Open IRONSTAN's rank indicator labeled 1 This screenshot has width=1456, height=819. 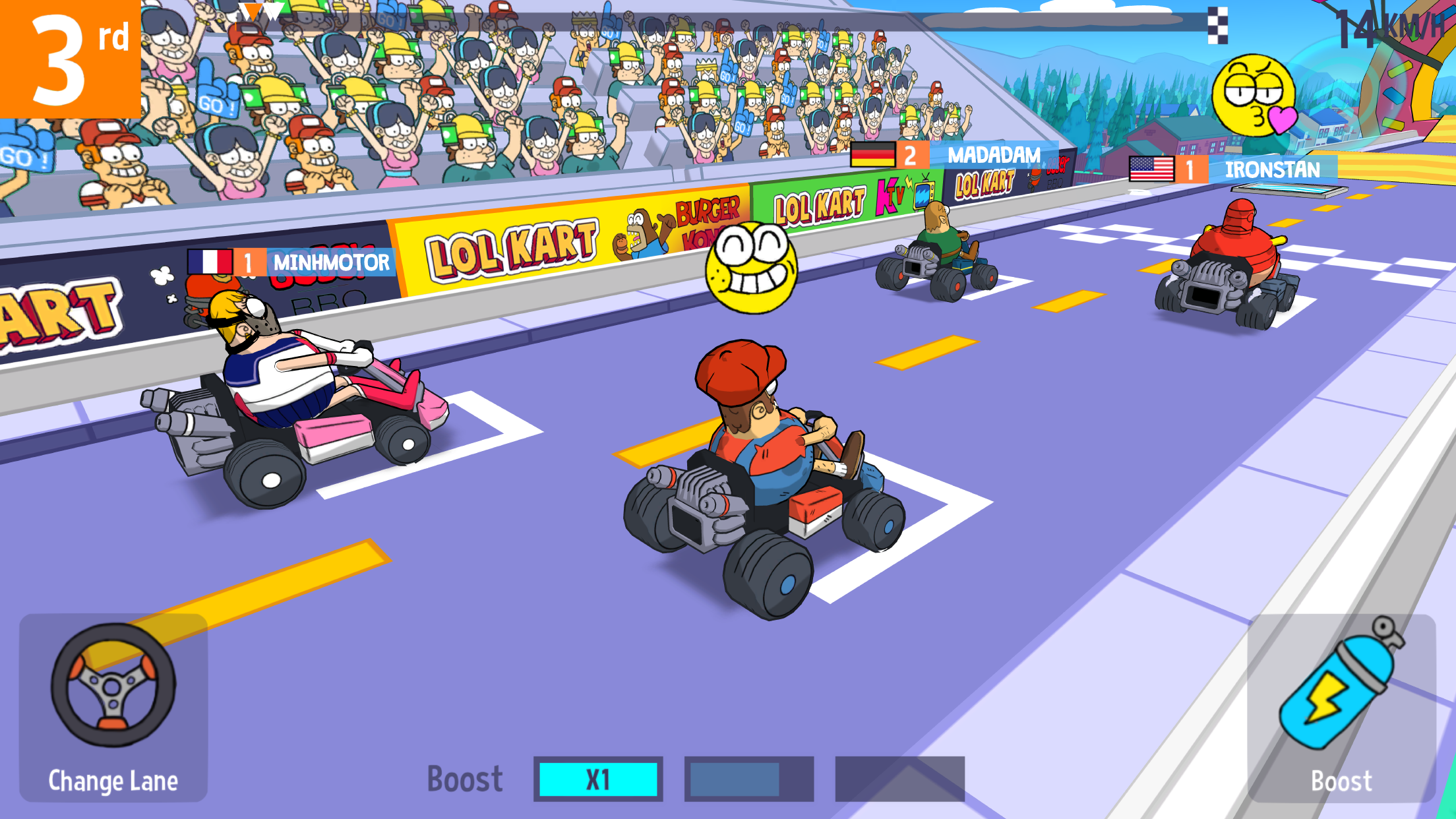click(1192, 170)
